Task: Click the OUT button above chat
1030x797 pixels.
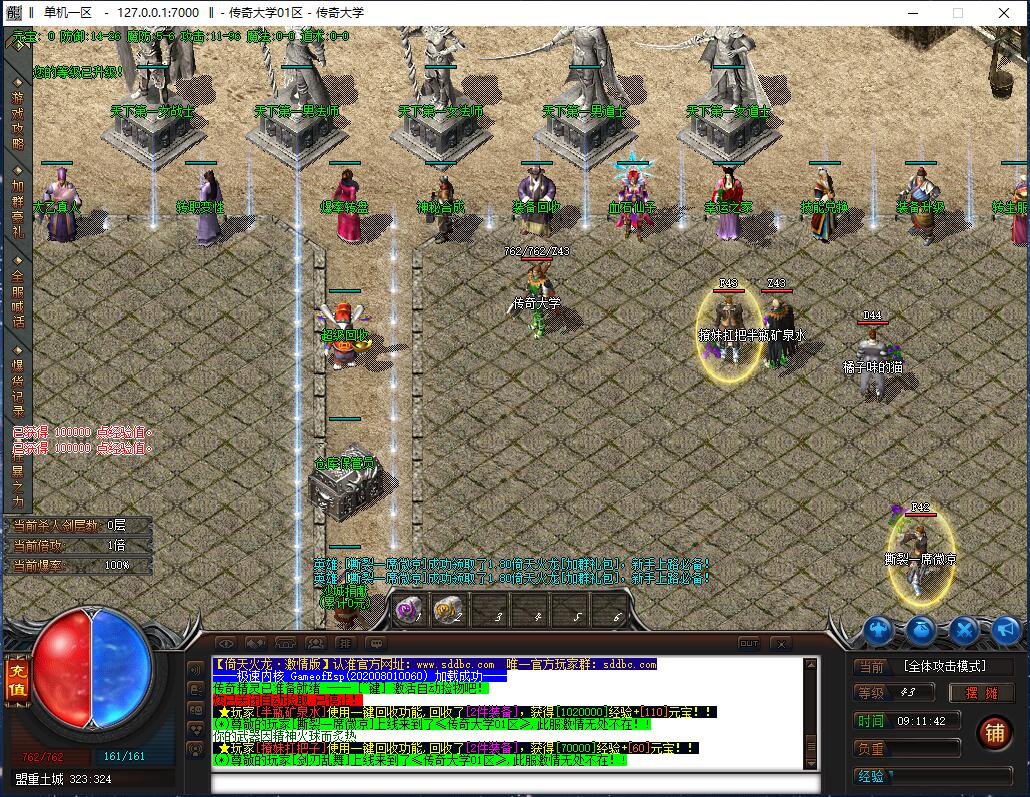Action: click(749, 643)
